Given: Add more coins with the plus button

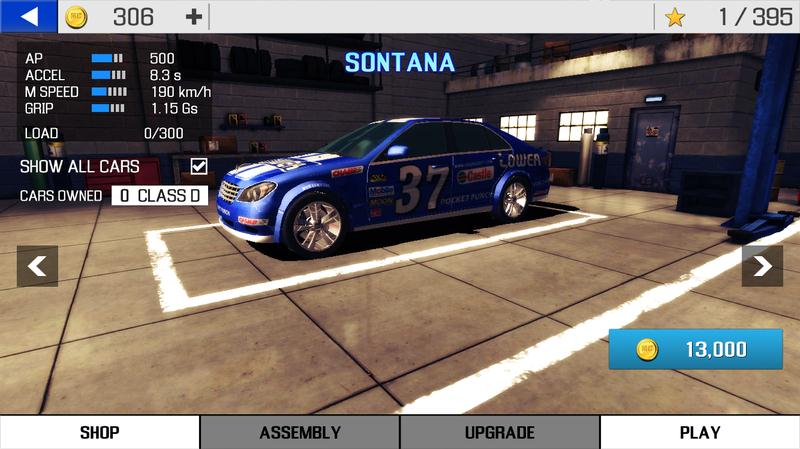Looking at the screenshot, I should tap(193, 17).
